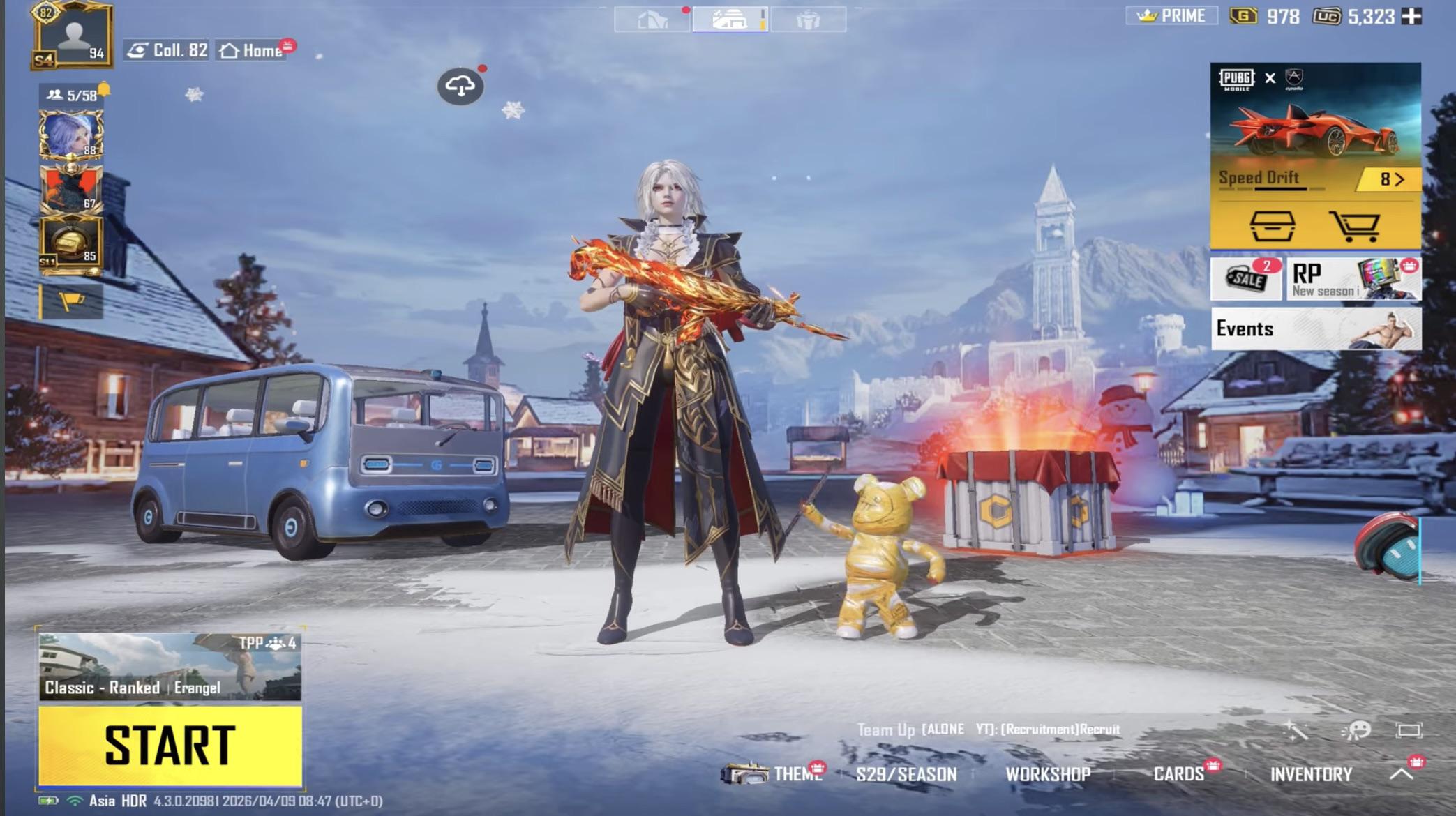Viewport: 1456px width, 816px height.
Task: Open the Workshop menu
Action: tap(1047, 774)
